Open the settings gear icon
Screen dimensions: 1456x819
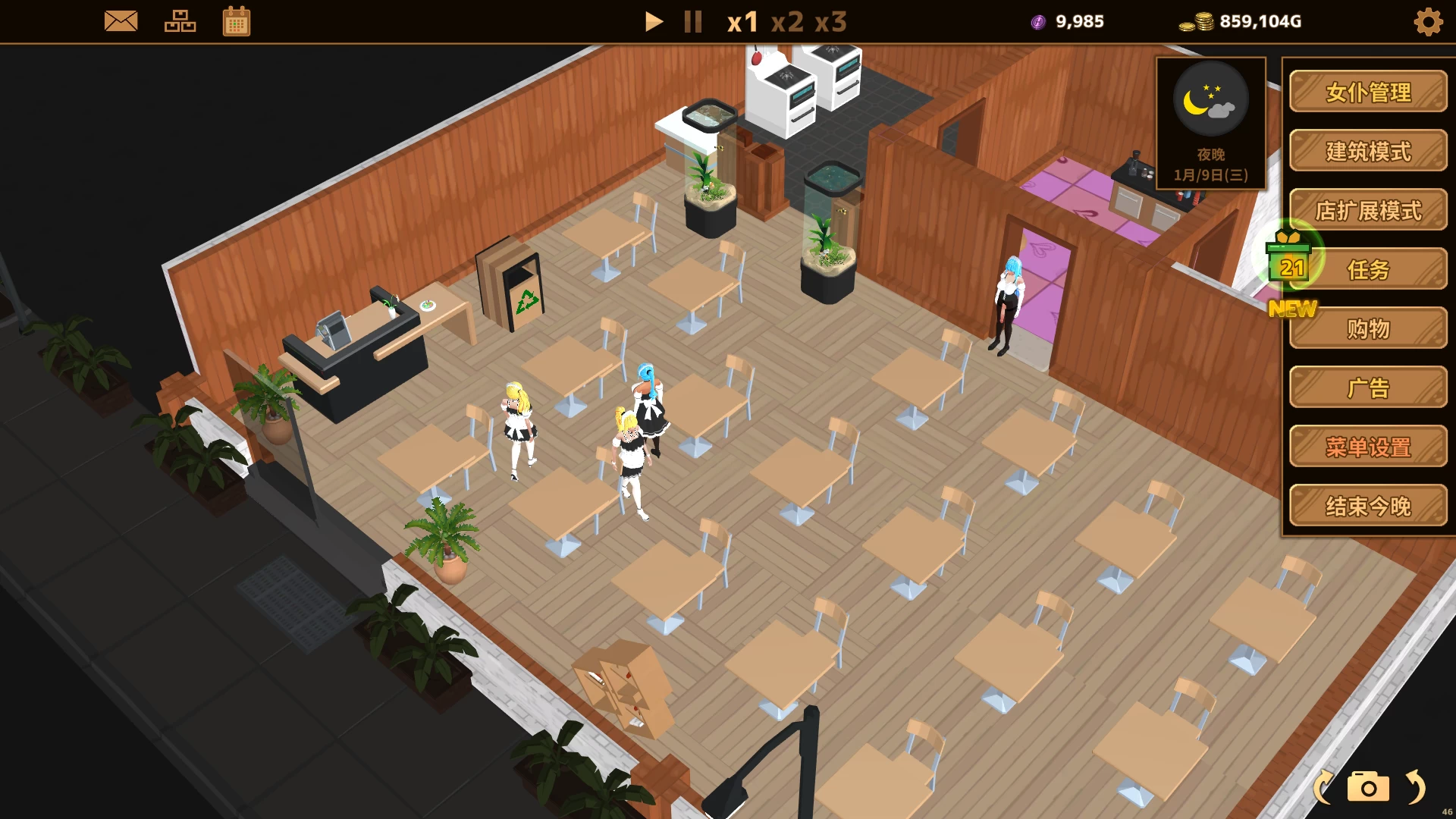(1428, 21)
